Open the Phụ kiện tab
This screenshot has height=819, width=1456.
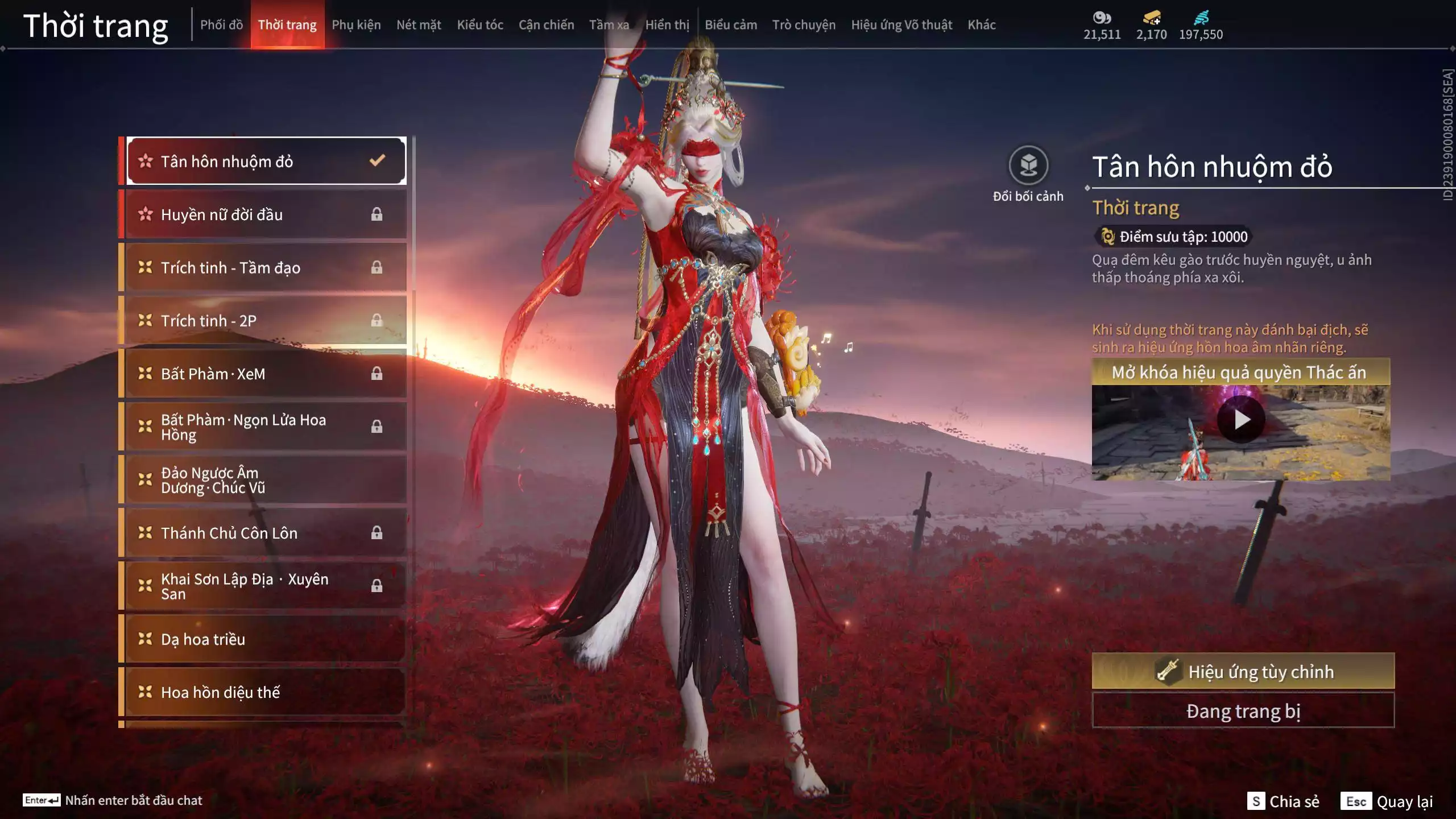coord(356,25)
